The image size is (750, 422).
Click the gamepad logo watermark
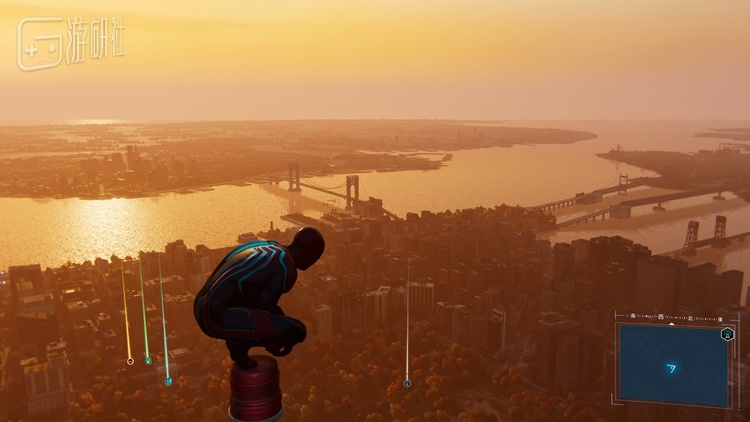[x=39, y=44]
